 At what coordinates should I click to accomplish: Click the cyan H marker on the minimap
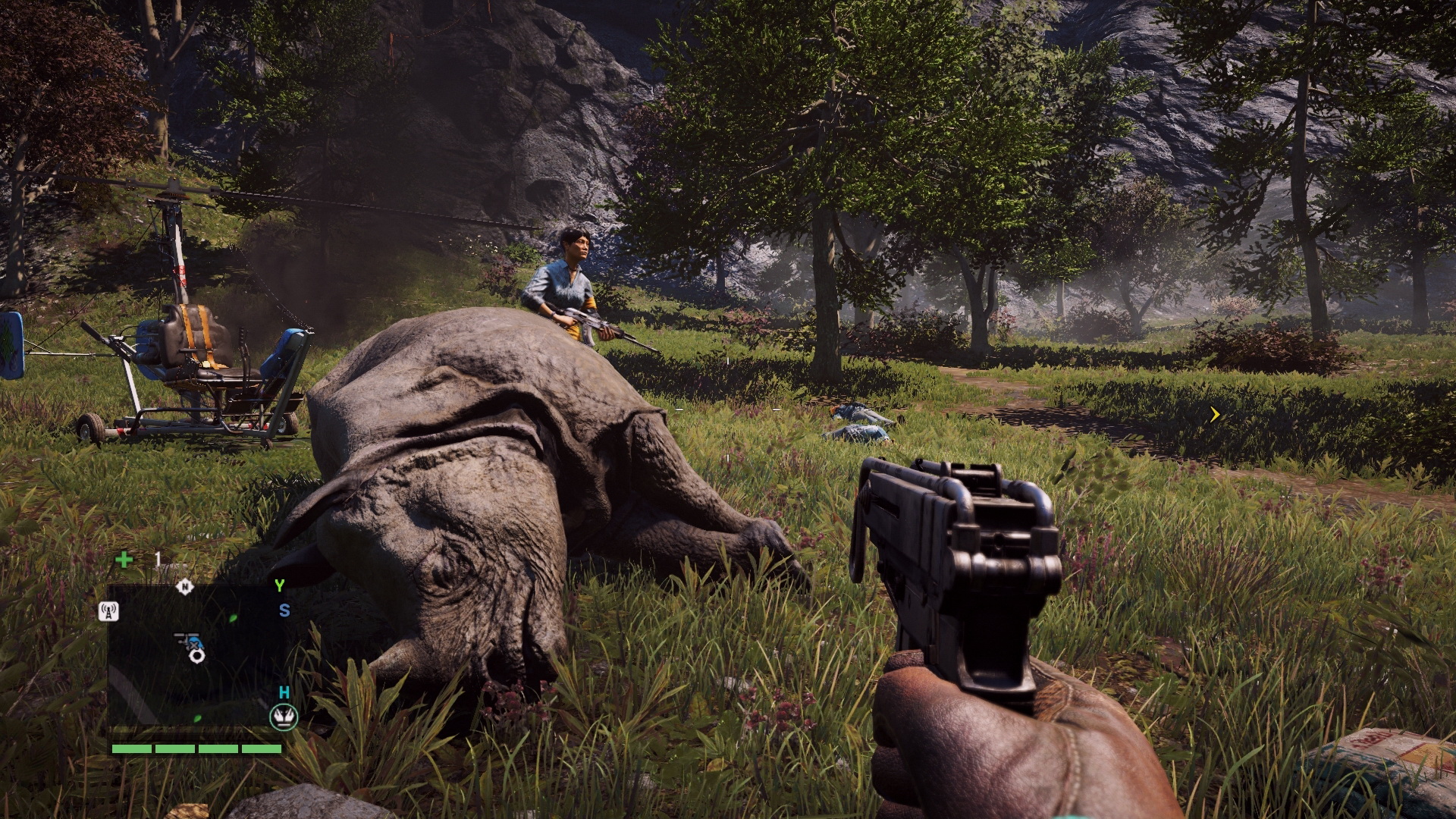284,692
